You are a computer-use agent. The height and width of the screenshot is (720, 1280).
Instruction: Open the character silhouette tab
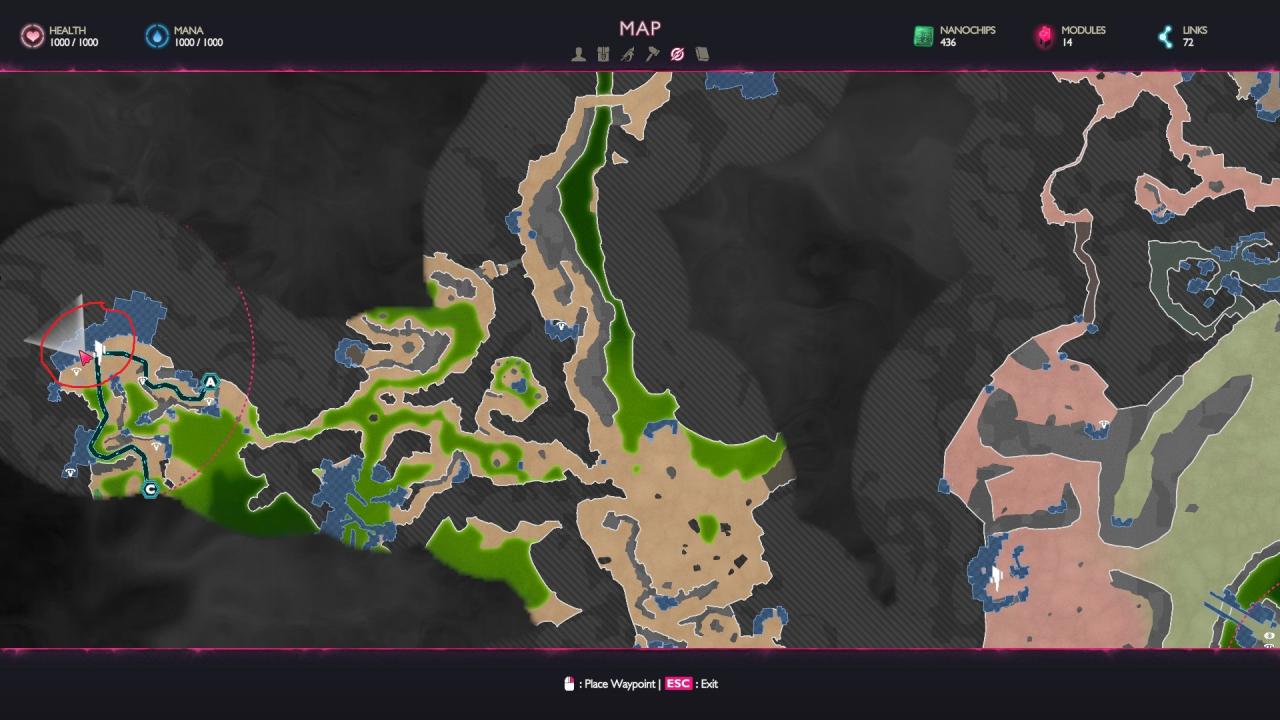click(x=578, y=54)
